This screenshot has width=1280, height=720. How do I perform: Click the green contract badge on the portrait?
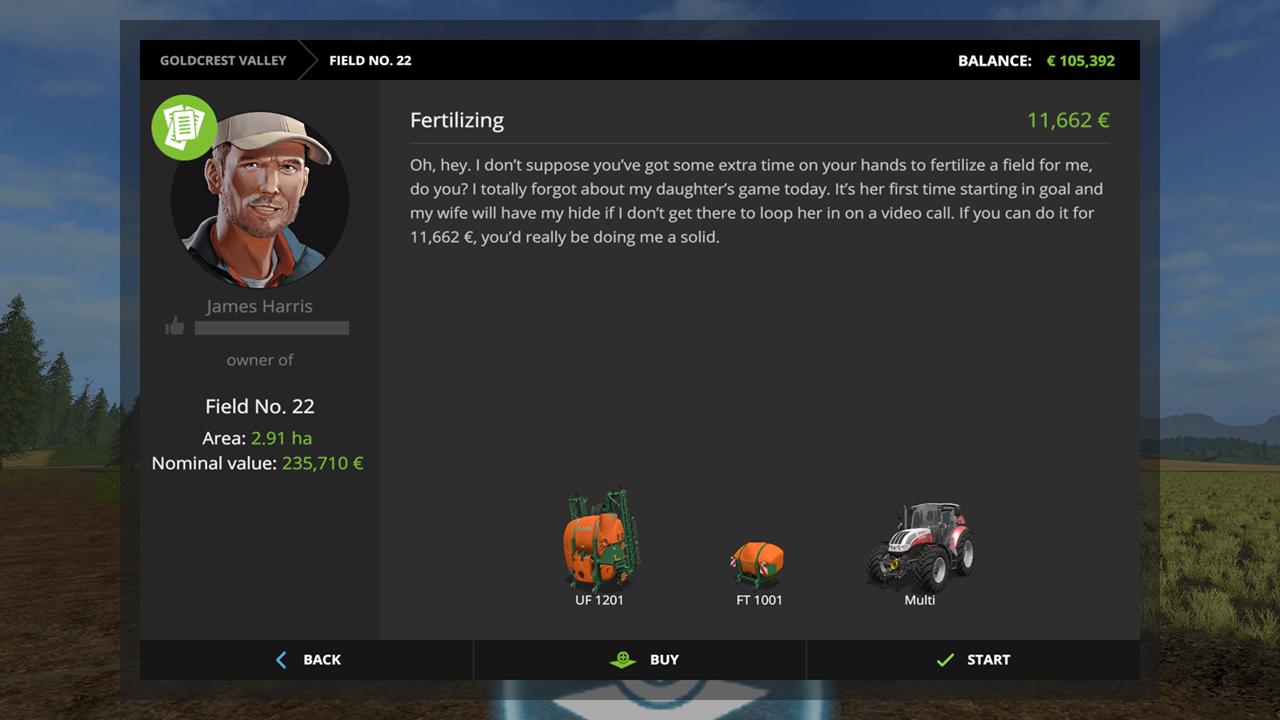(x=184, y=127)
